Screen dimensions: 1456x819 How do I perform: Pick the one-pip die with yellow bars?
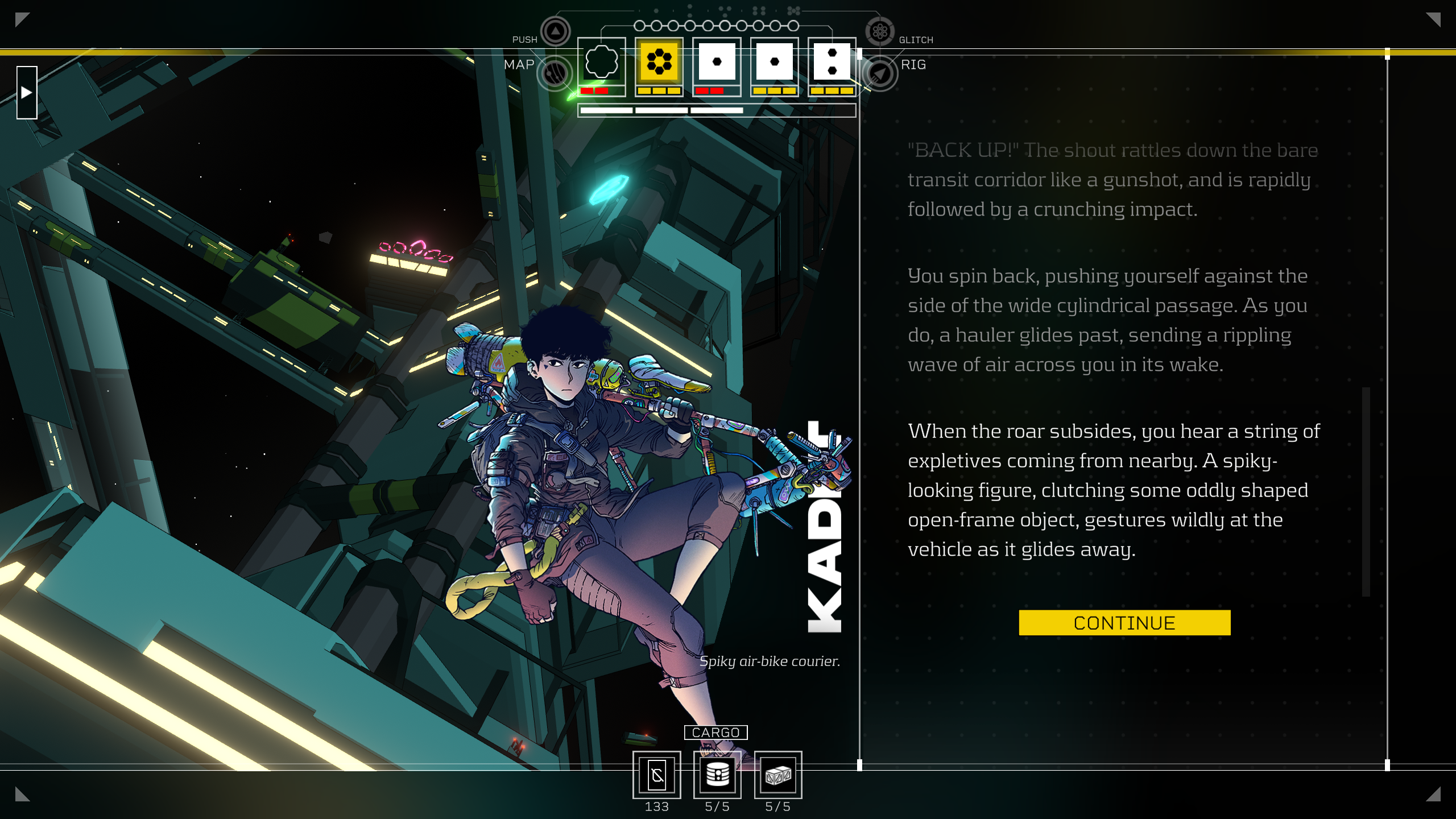click(x=774, y=61)
